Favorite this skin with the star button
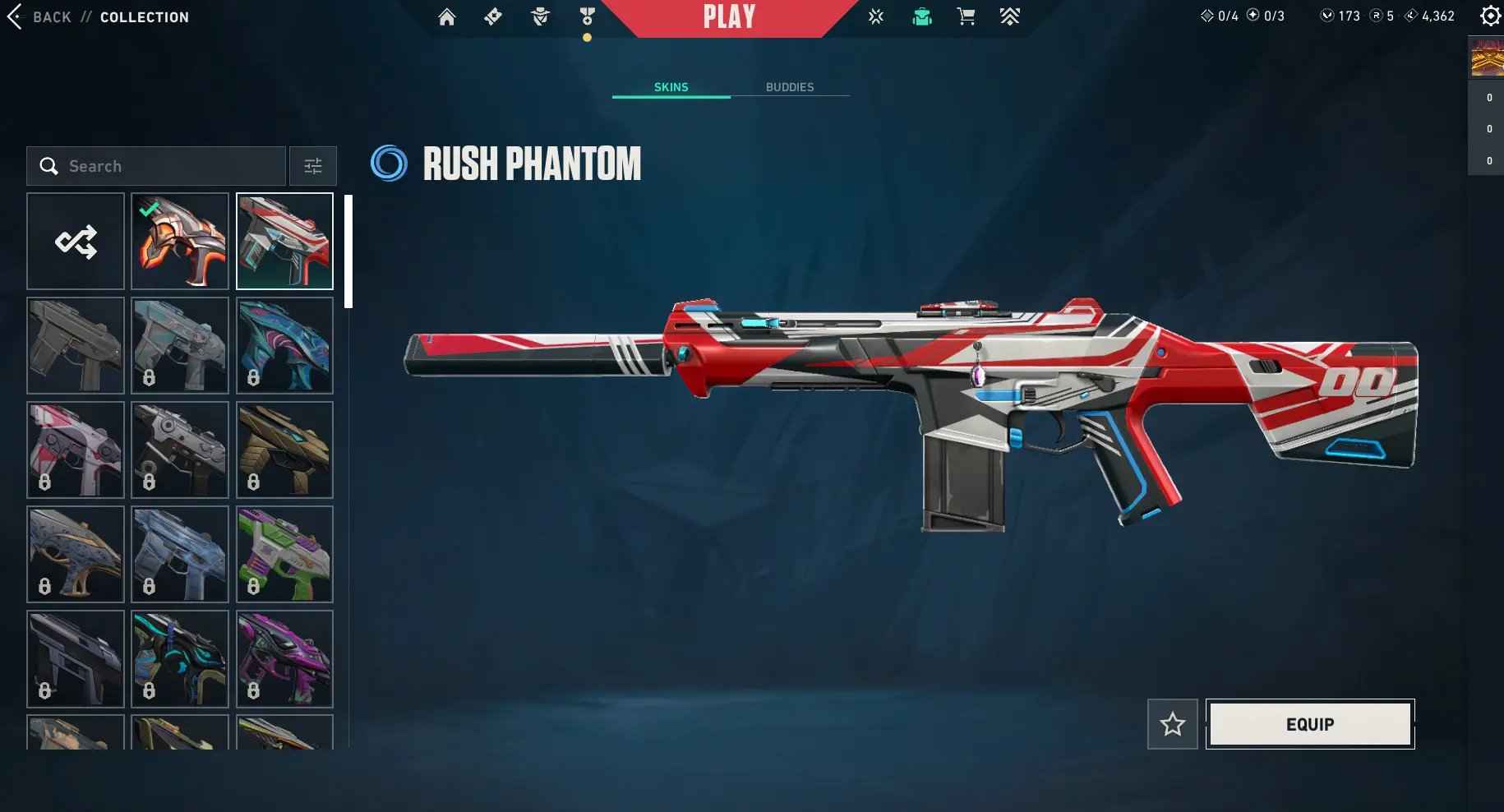Viewport: 1504px width, 812px height. [1172, 724]
